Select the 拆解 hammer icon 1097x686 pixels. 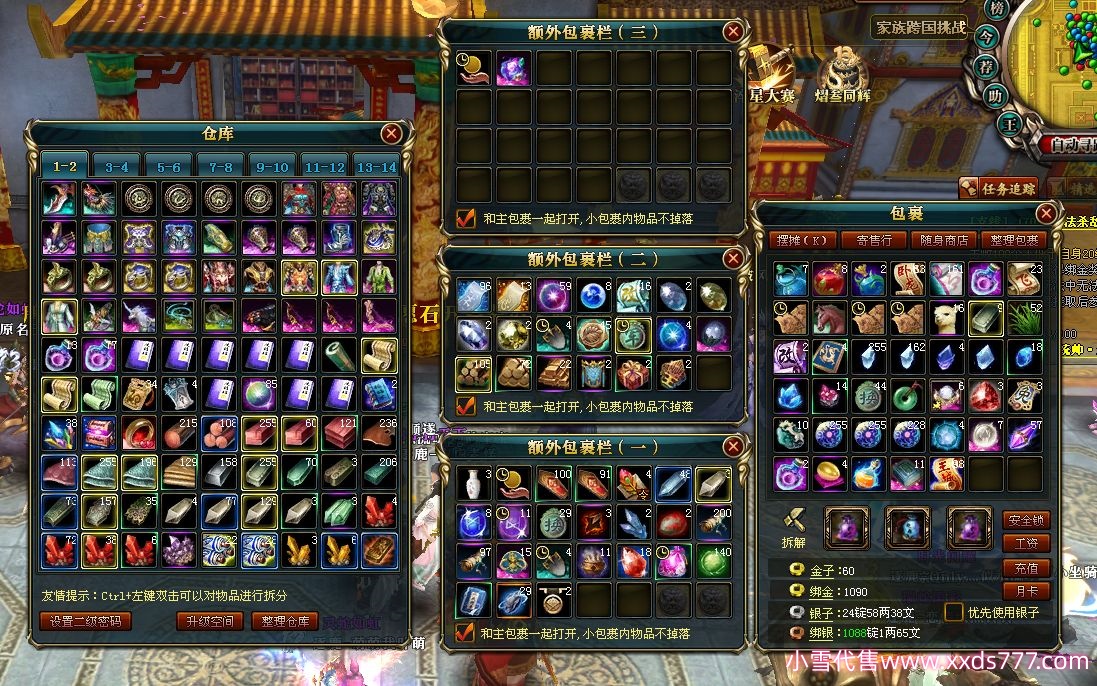[x=793, y=522]
